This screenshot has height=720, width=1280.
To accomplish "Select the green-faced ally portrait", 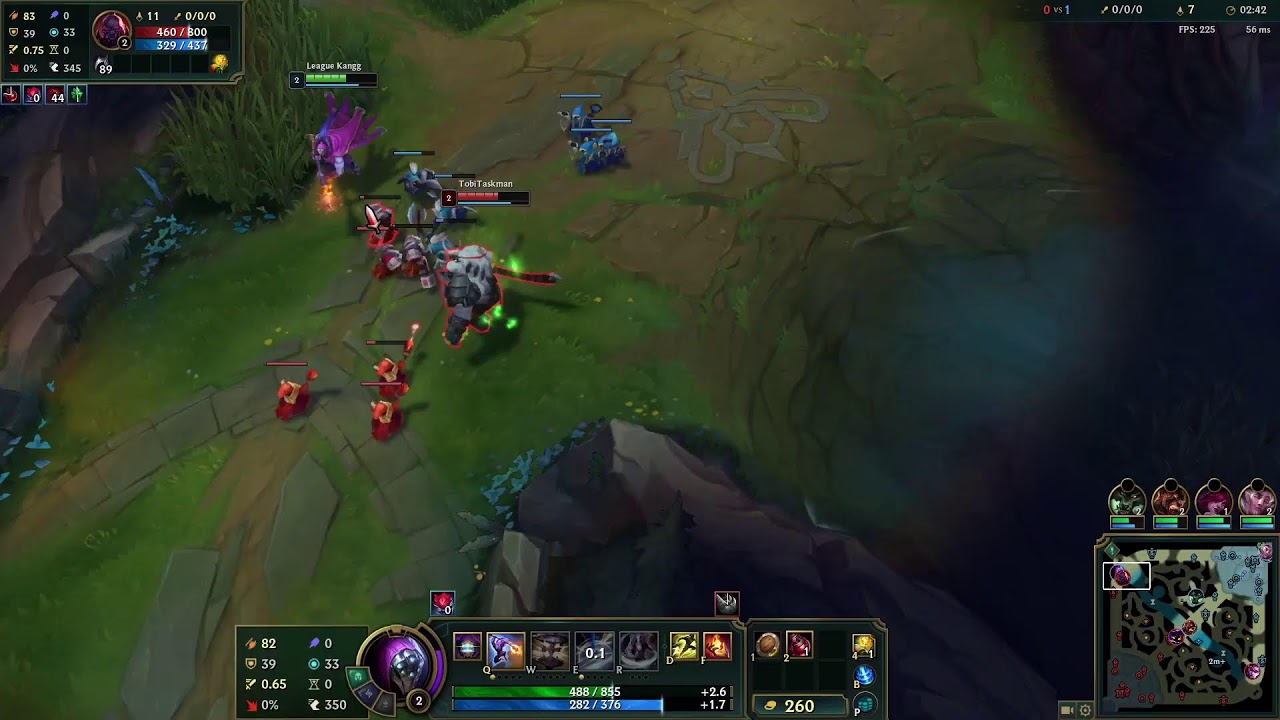I will click(1127, 499).
